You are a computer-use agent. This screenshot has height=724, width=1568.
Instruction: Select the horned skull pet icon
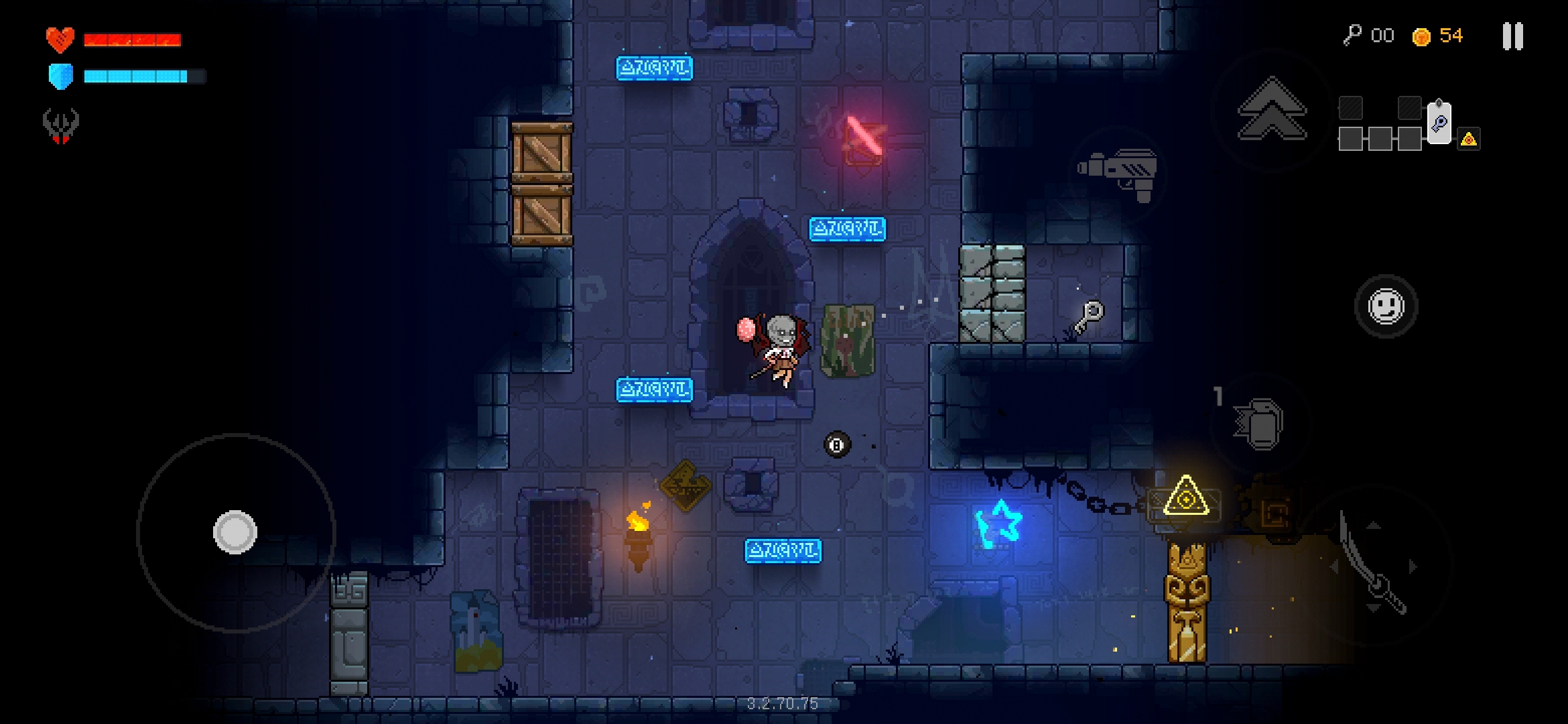pyautogui.click(x=61, y=125)
